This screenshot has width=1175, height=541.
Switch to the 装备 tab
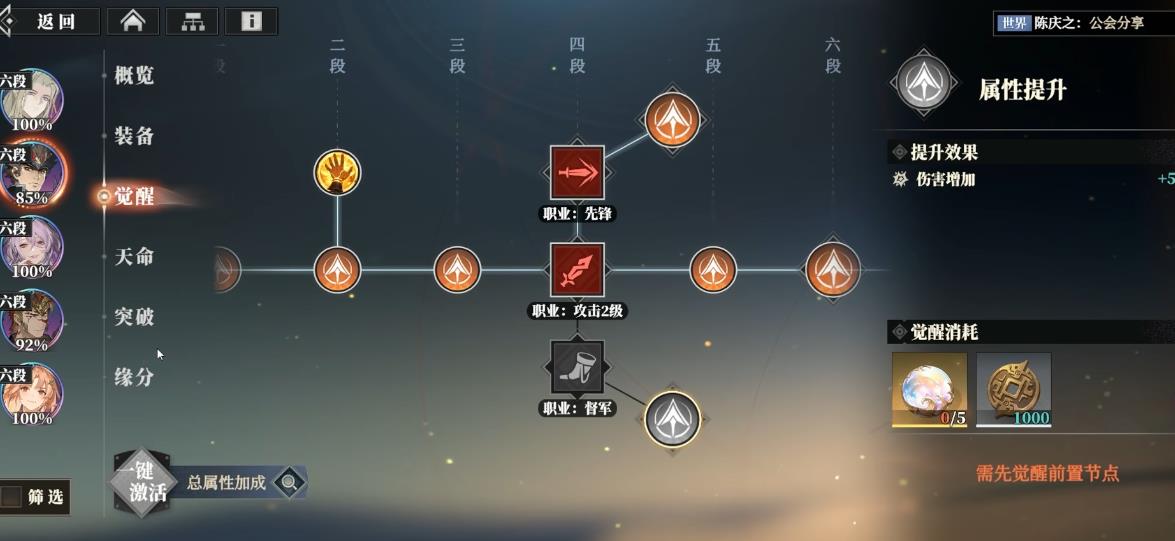134,136
